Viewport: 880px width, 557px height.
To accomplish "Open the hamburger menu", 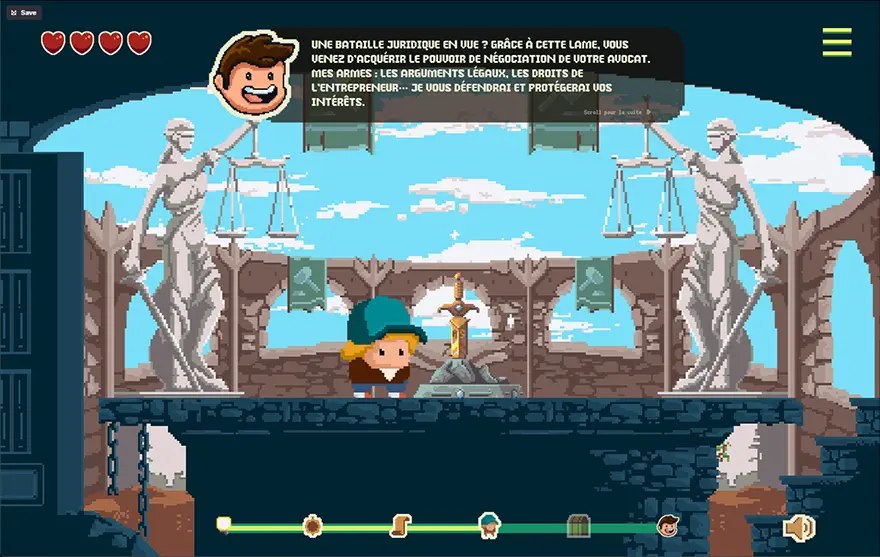I will [836, 42].
